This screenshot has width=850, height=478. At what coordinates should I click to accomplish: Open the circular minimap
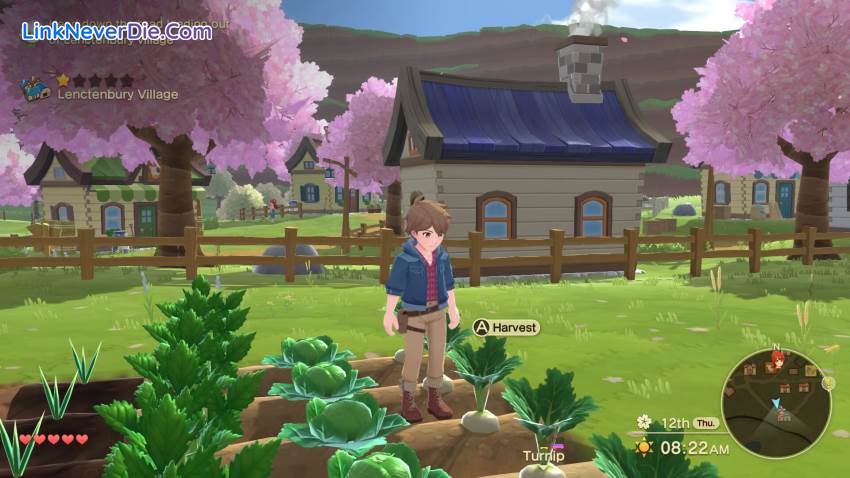pos(775,403)
